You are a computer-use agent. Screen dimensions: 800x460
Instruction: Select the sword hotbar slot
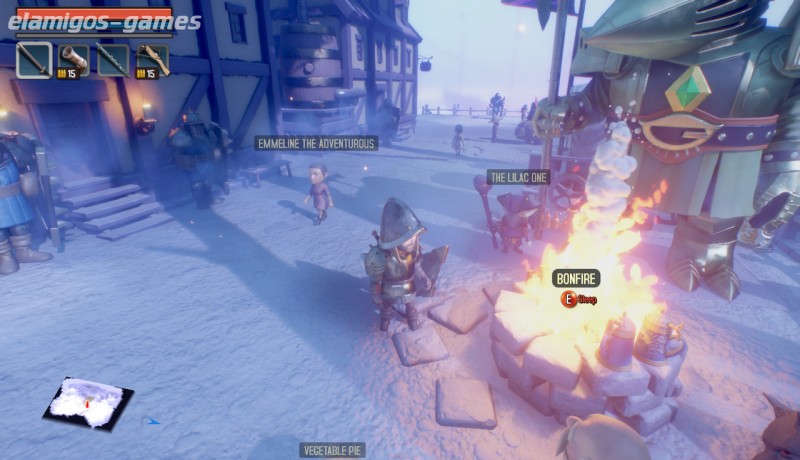(34, 60)
